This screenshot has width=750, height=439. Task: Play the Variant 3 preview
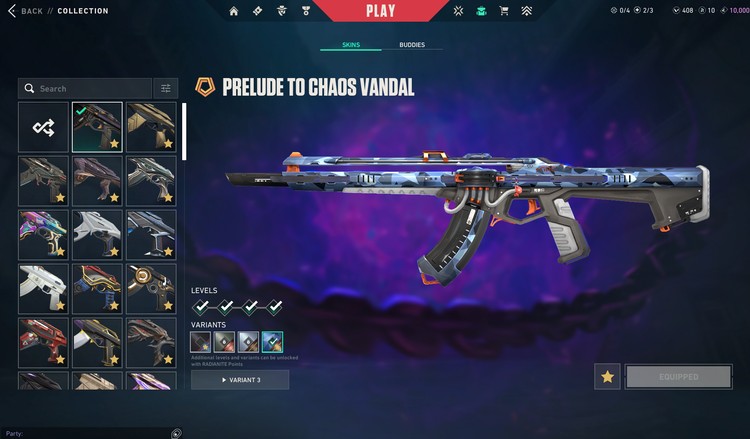240,380
